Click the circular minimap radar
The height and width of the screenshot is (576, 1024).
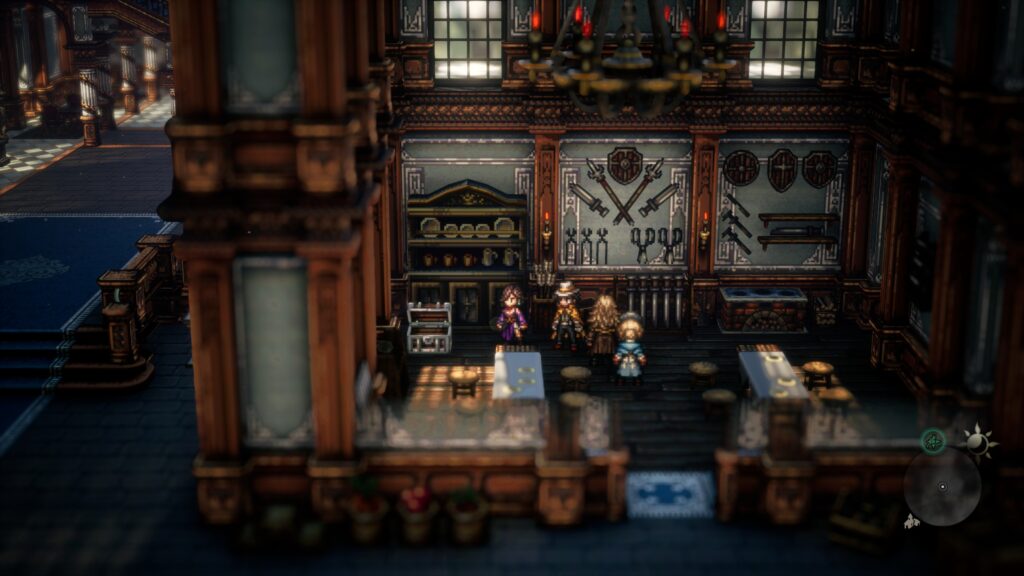pos(942,487)
